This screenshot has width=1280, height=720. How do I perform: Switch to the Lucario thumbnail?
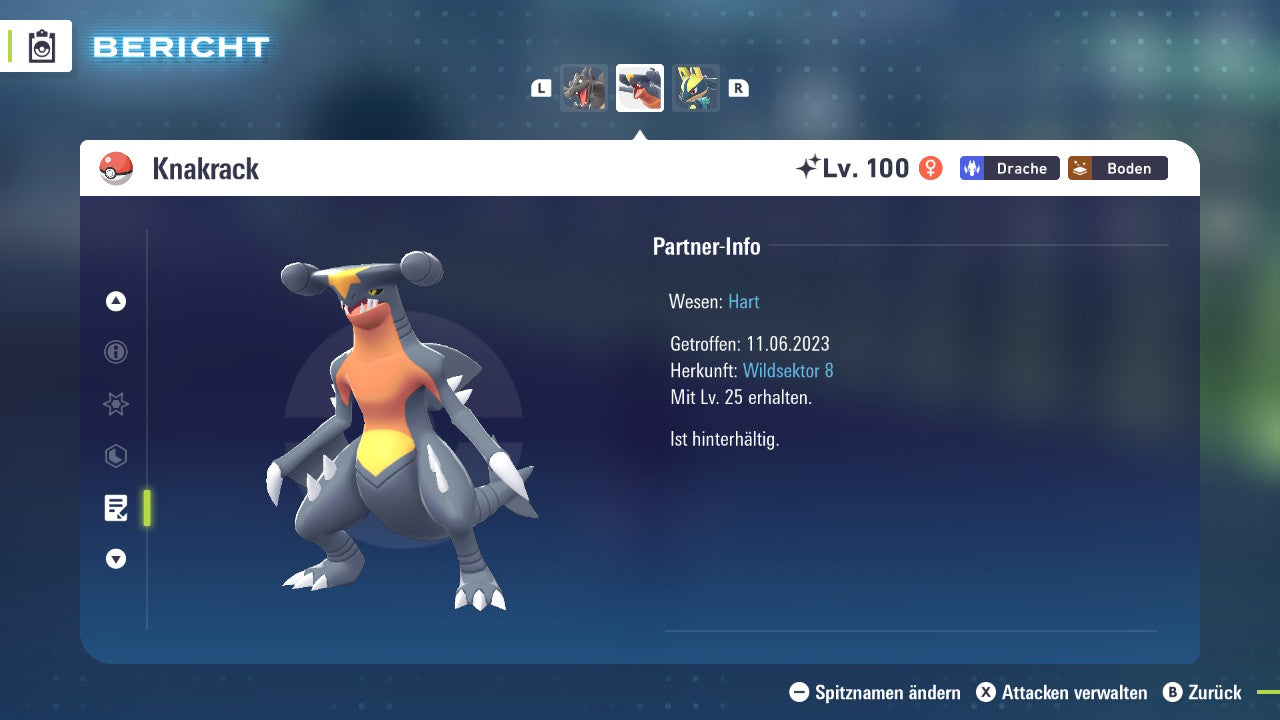tap(695, 88)
